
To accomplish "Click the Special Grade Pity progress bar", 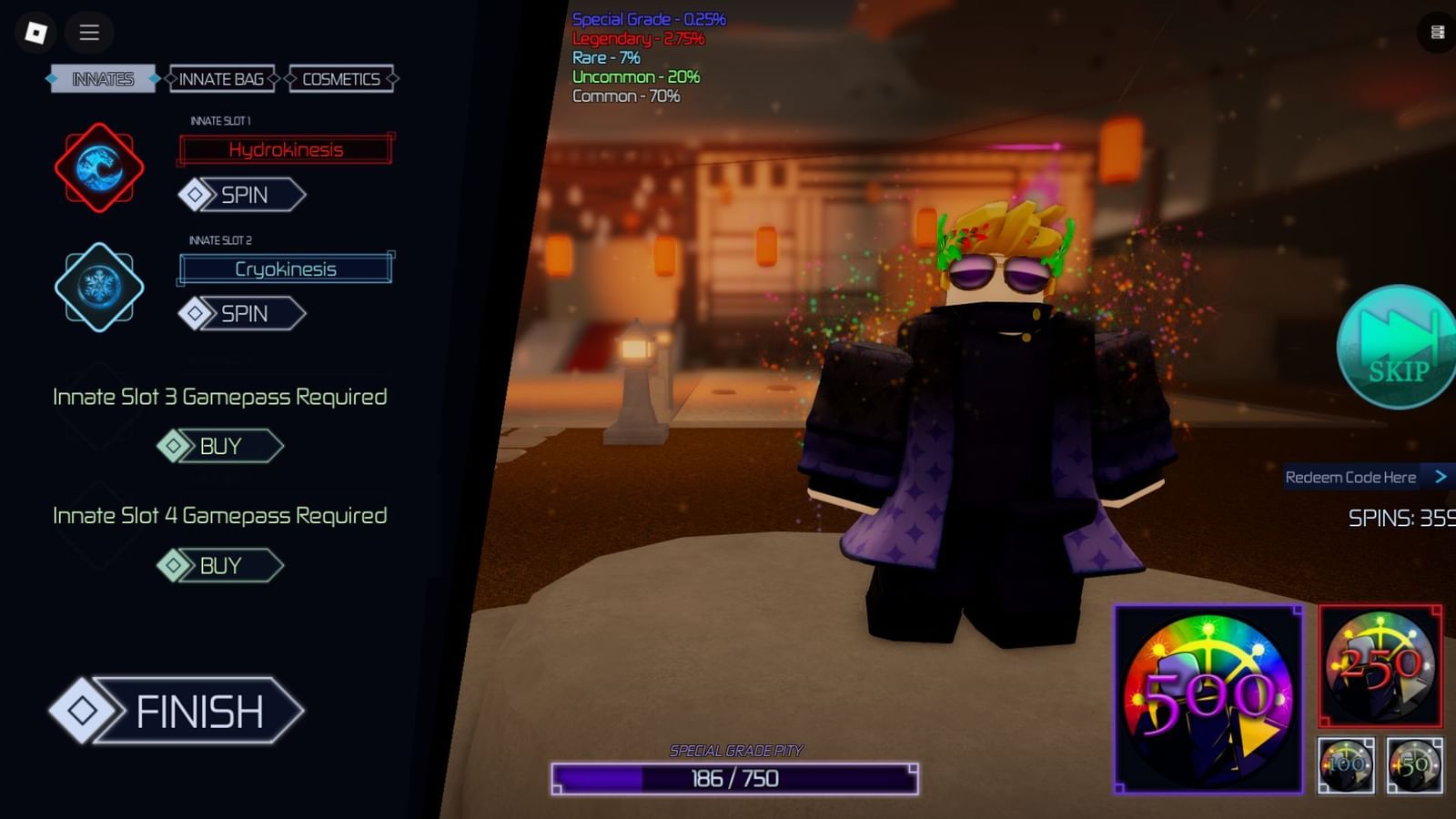I will coord(735,778).
